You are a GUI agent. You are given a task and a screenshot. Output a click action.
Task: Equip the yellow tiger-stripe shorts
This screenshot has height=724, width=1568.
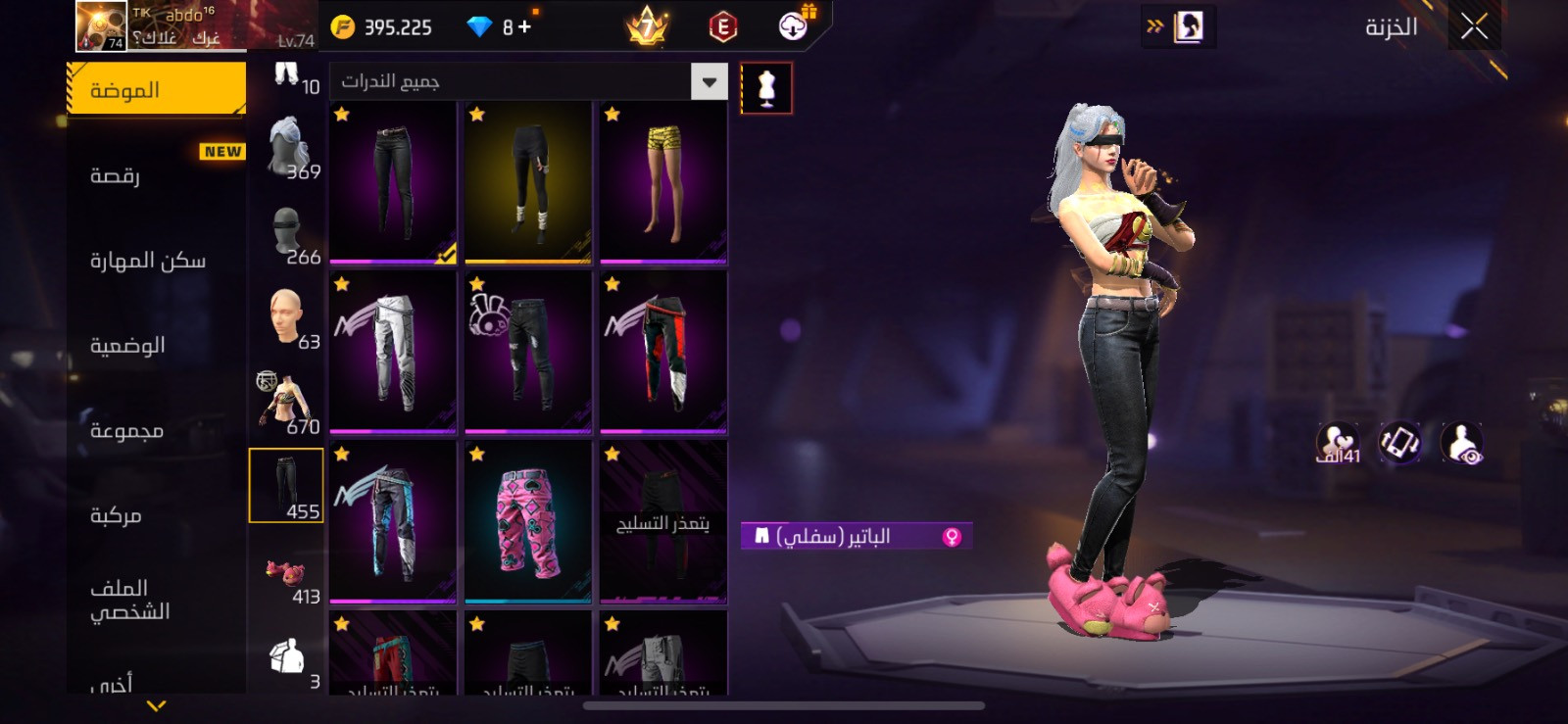pos(663,182)
